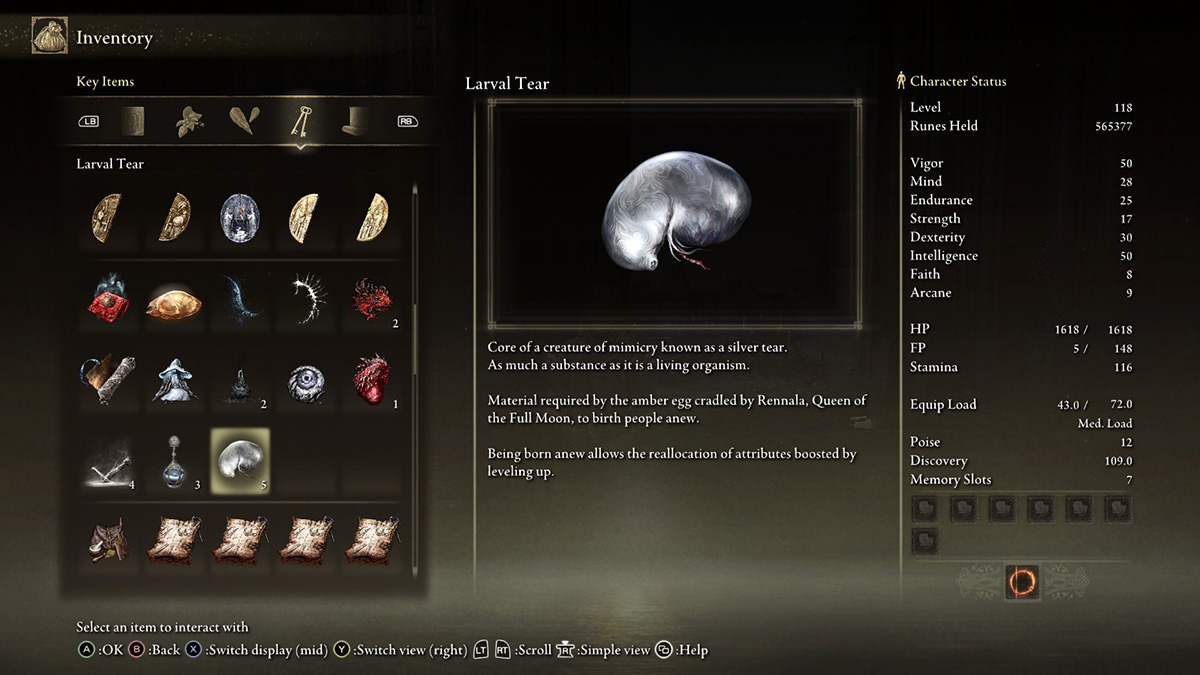Open the plant-icon crafting materials tab
The width and height of the screenshot is (1200, 675).
(190, 121)
